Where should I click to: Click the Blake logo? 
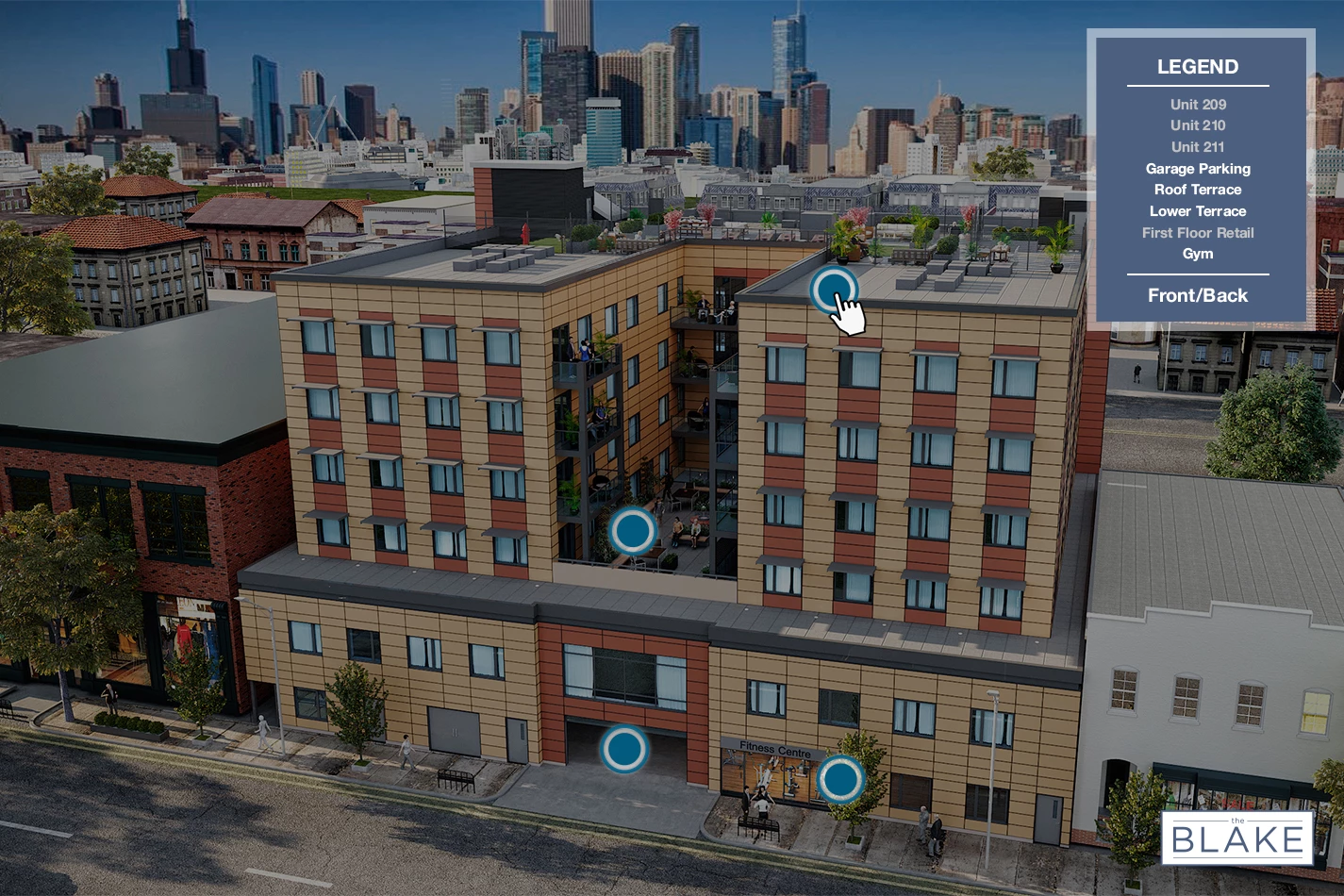(x=1237, y=838)
